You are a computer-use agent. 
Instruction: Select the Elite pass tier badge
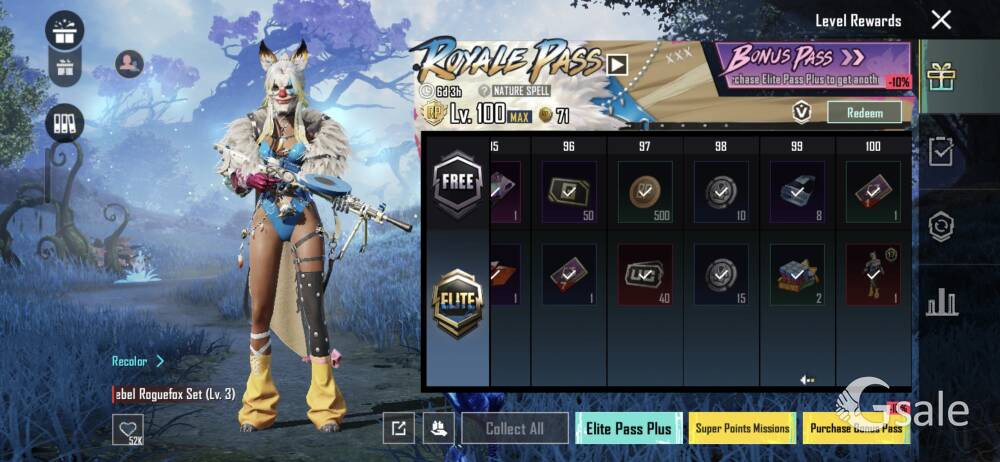click(x=458, y=302)
